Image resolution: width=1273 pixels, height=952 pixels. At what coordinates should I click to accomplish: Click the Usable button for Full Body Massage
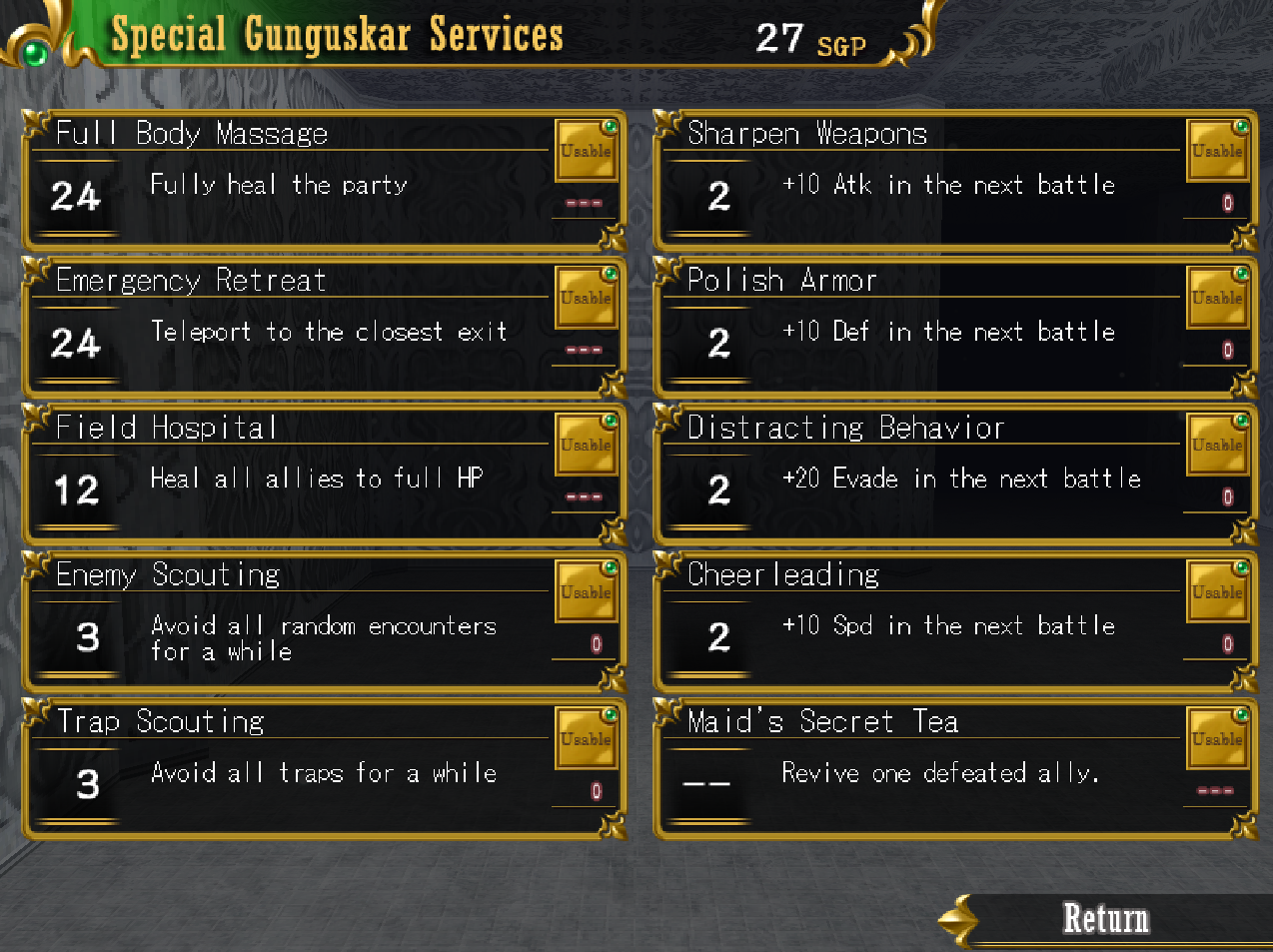586,151
